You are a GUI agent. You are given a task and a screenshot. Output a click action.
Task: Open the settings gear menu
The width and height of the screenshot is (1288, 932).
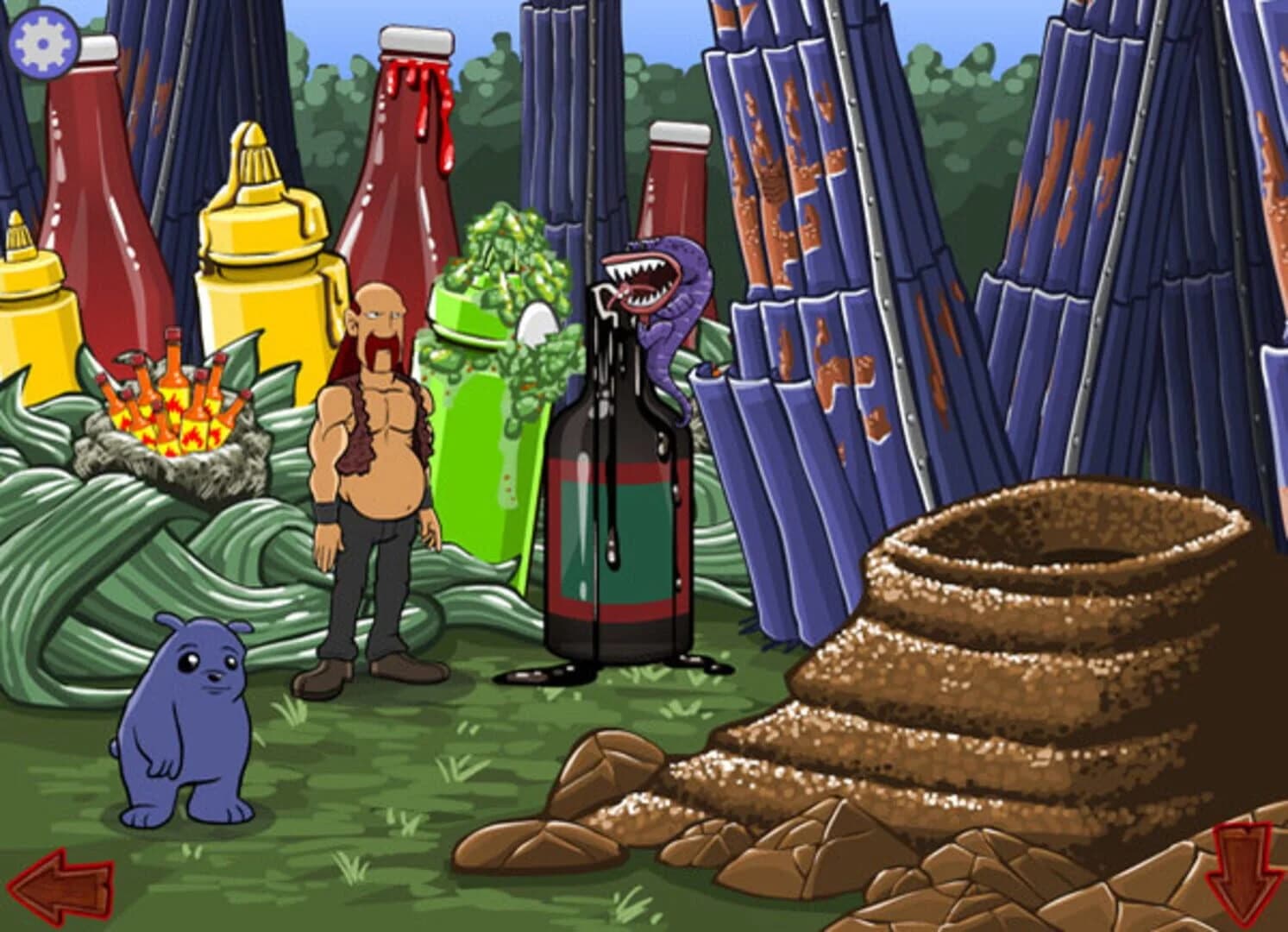(44, 42)
